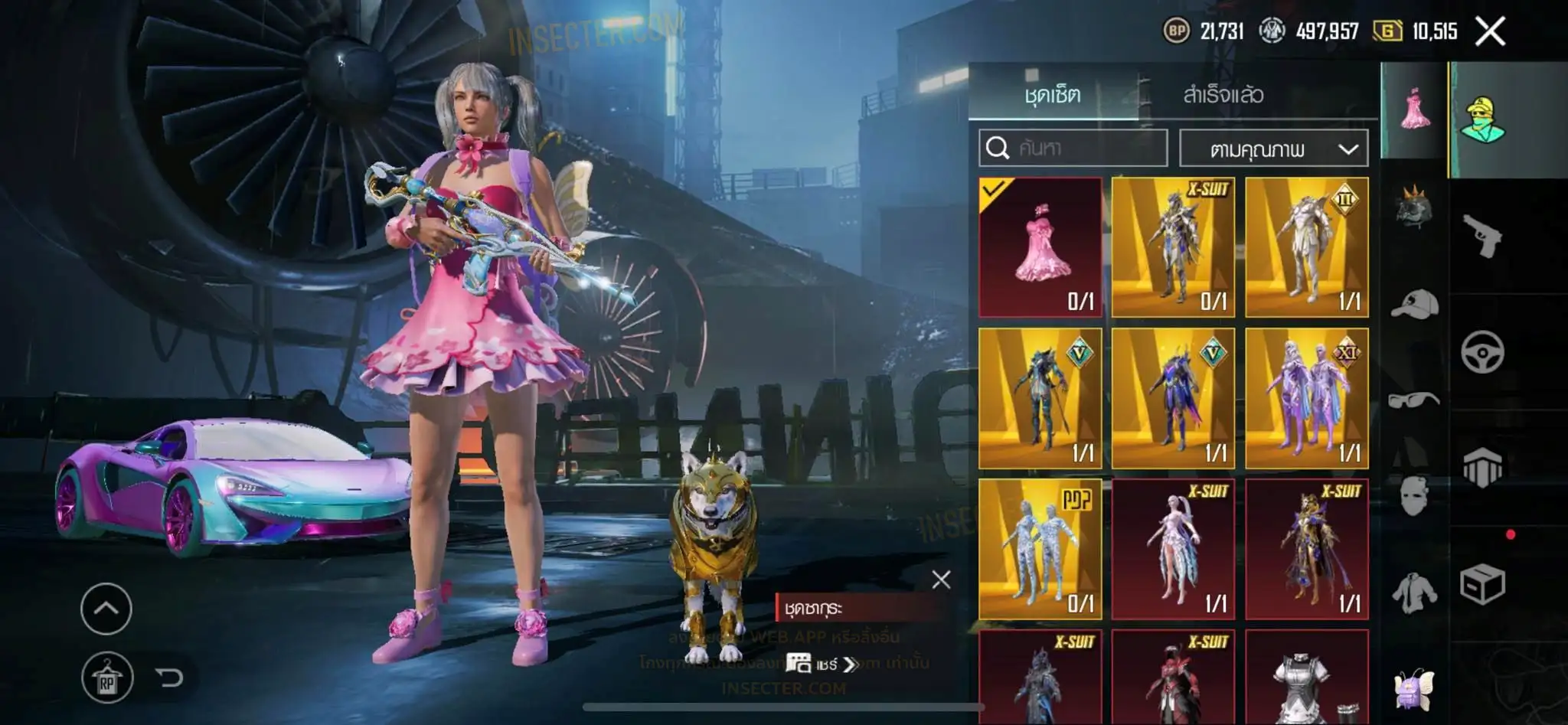Switch to the สำเร็จแล้ว tab

[1223, 95]
